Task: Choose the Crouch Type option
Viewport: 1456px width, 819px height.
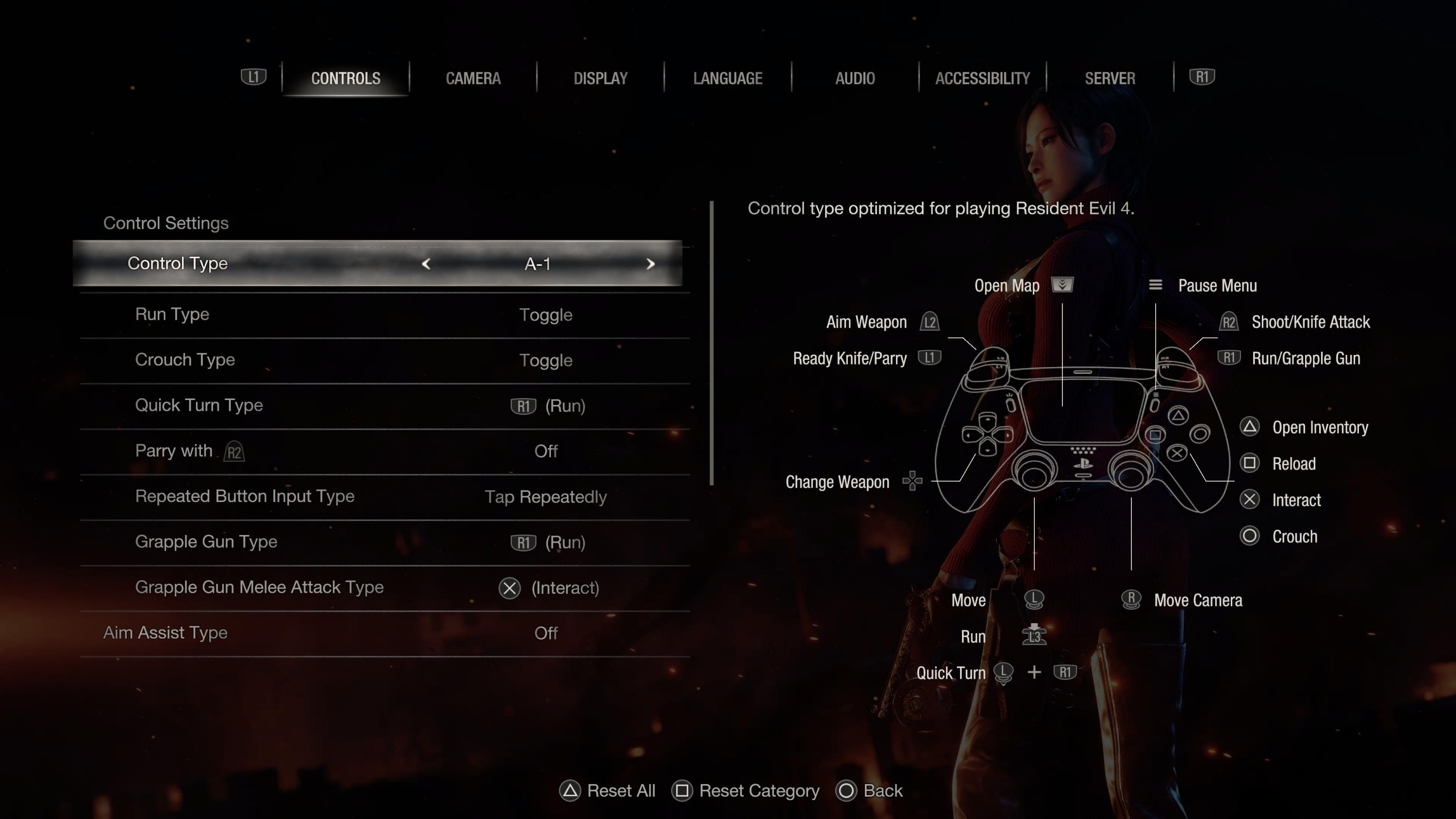Action: coord(384,360)
